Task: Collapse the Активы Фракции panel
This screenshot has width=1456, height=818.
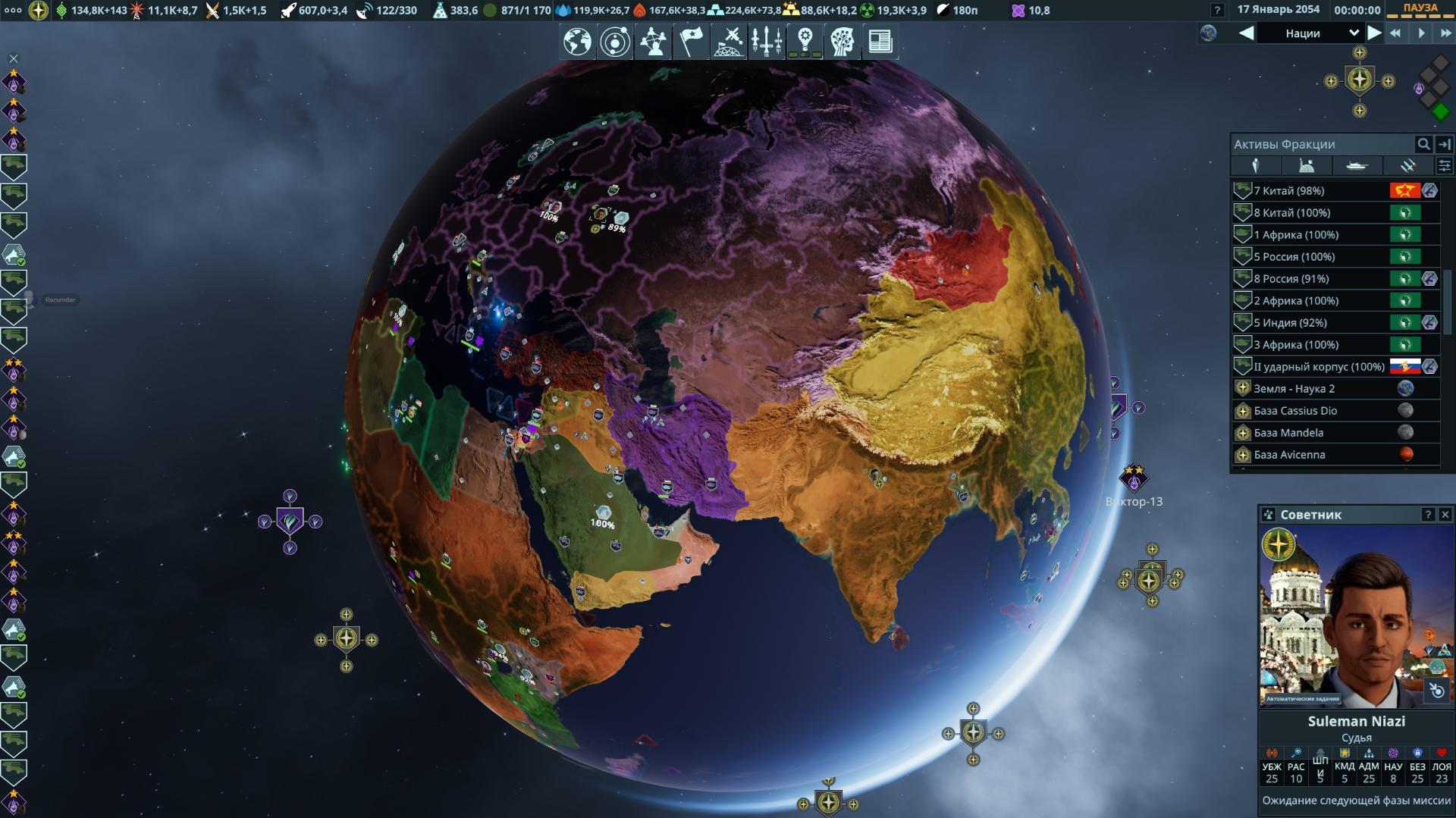Action: 1445,144
